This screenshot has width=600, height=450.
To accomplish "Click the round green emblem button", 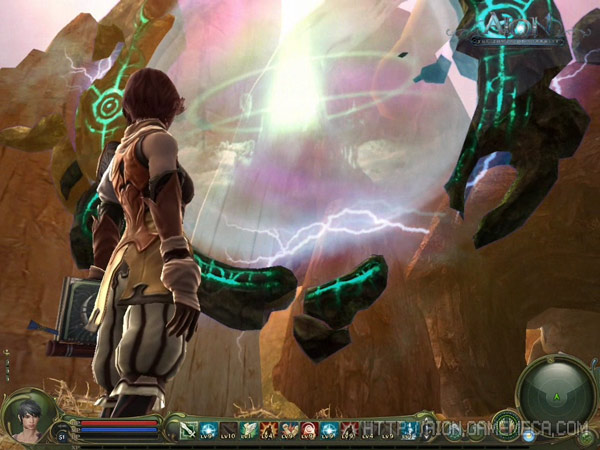I will point(506,424).
